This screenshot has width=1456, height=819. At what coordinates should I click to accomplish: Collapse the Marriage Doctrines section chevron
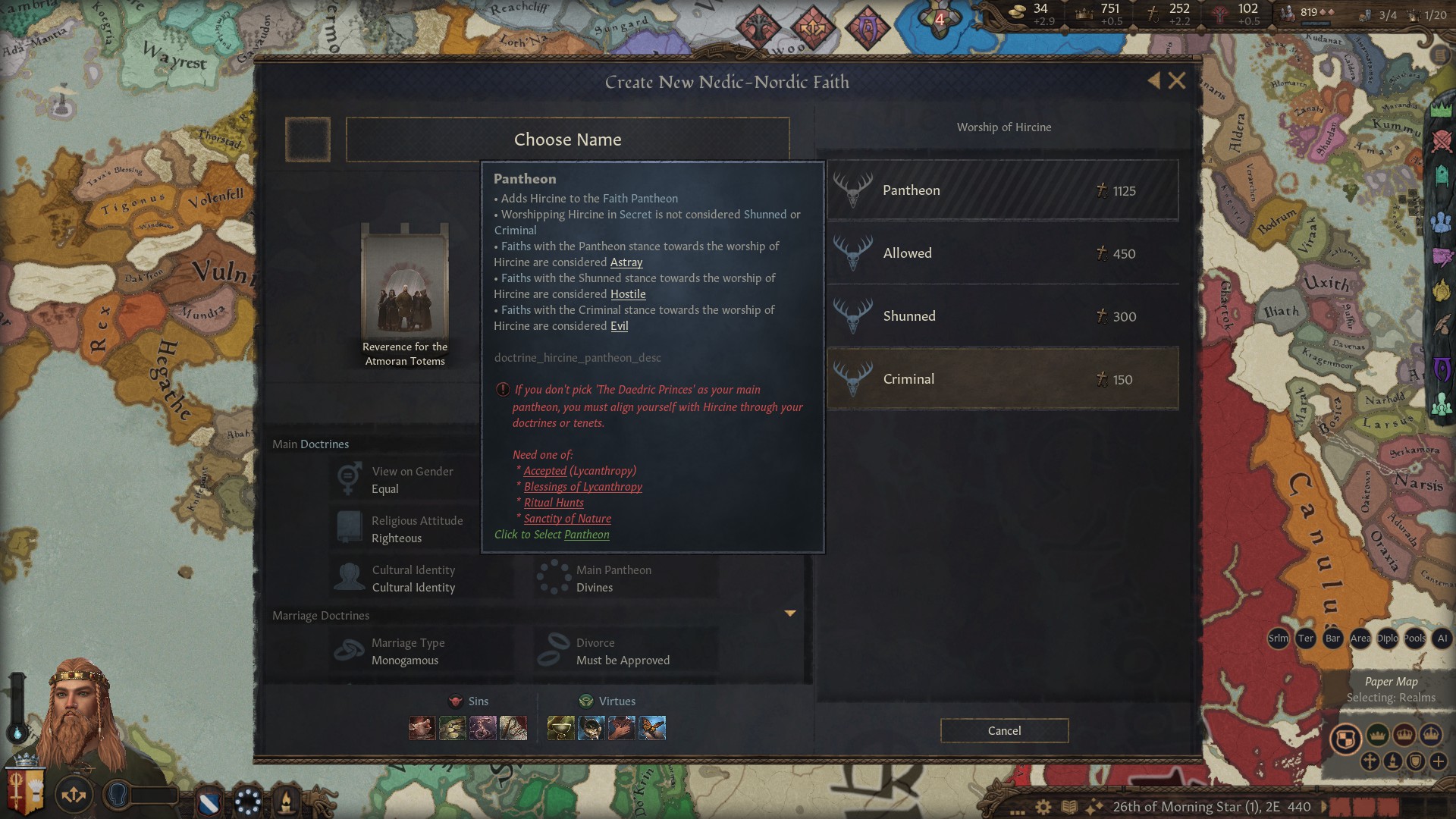(791, 613)
